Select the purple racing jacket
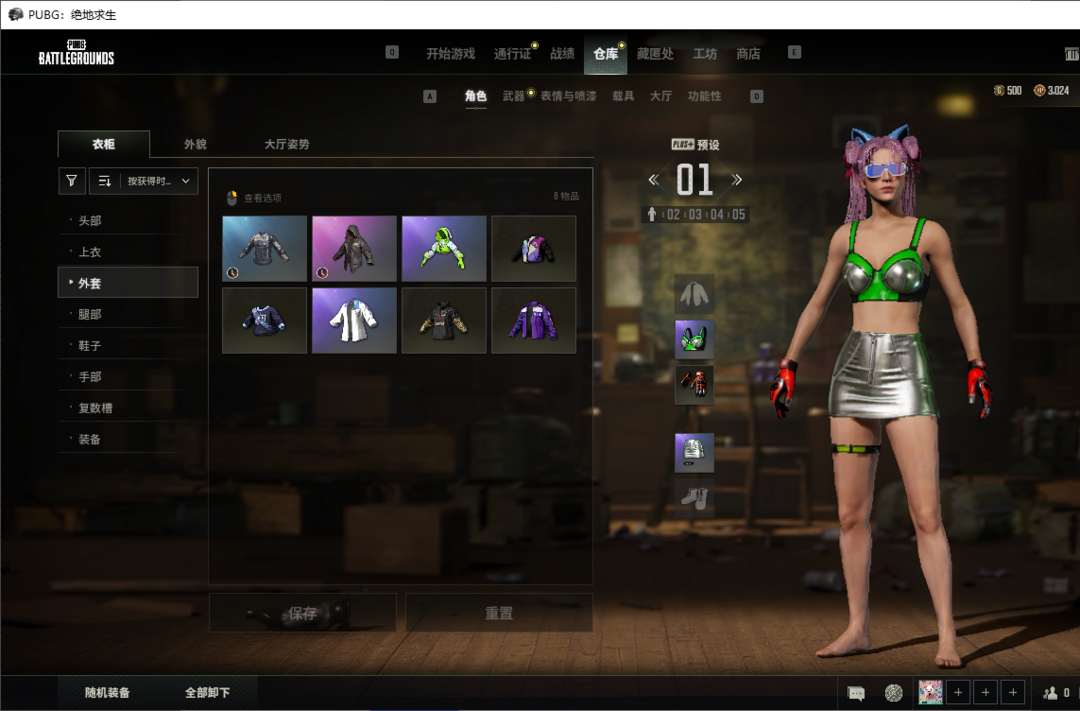The image size is (1080, 711). [x=533, y=320]
